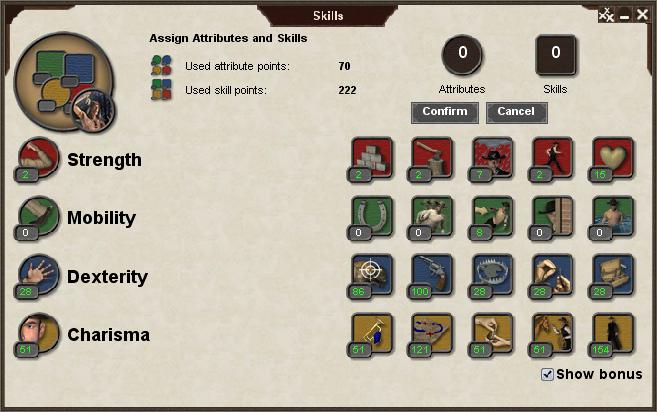Click the swimming cowboy skill icon

point(612,216)
